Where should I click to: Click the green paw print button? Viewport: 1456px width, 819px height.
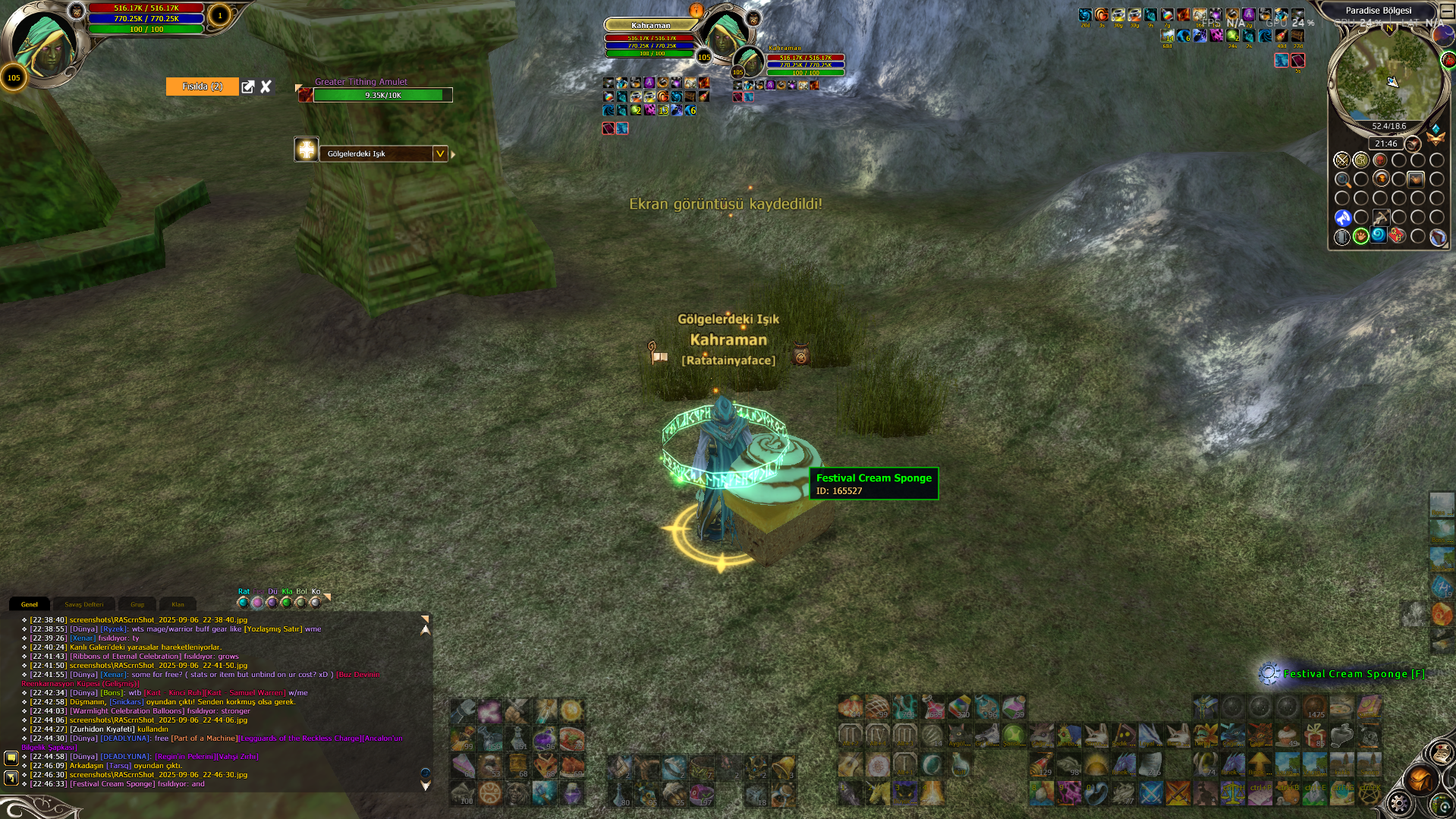point(1361,237)
